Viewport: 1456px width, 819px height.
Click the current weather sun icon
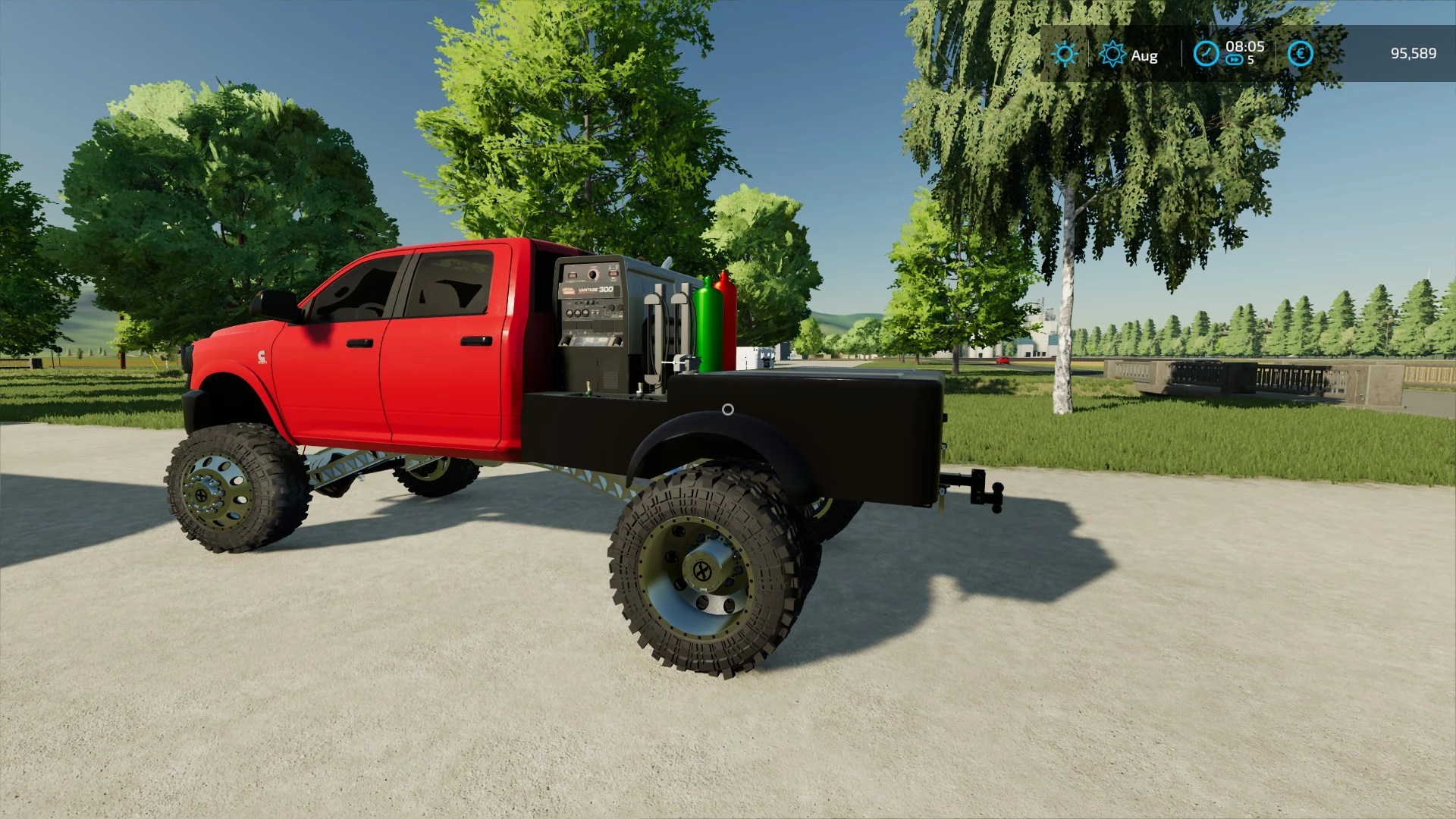point(1065,54)
